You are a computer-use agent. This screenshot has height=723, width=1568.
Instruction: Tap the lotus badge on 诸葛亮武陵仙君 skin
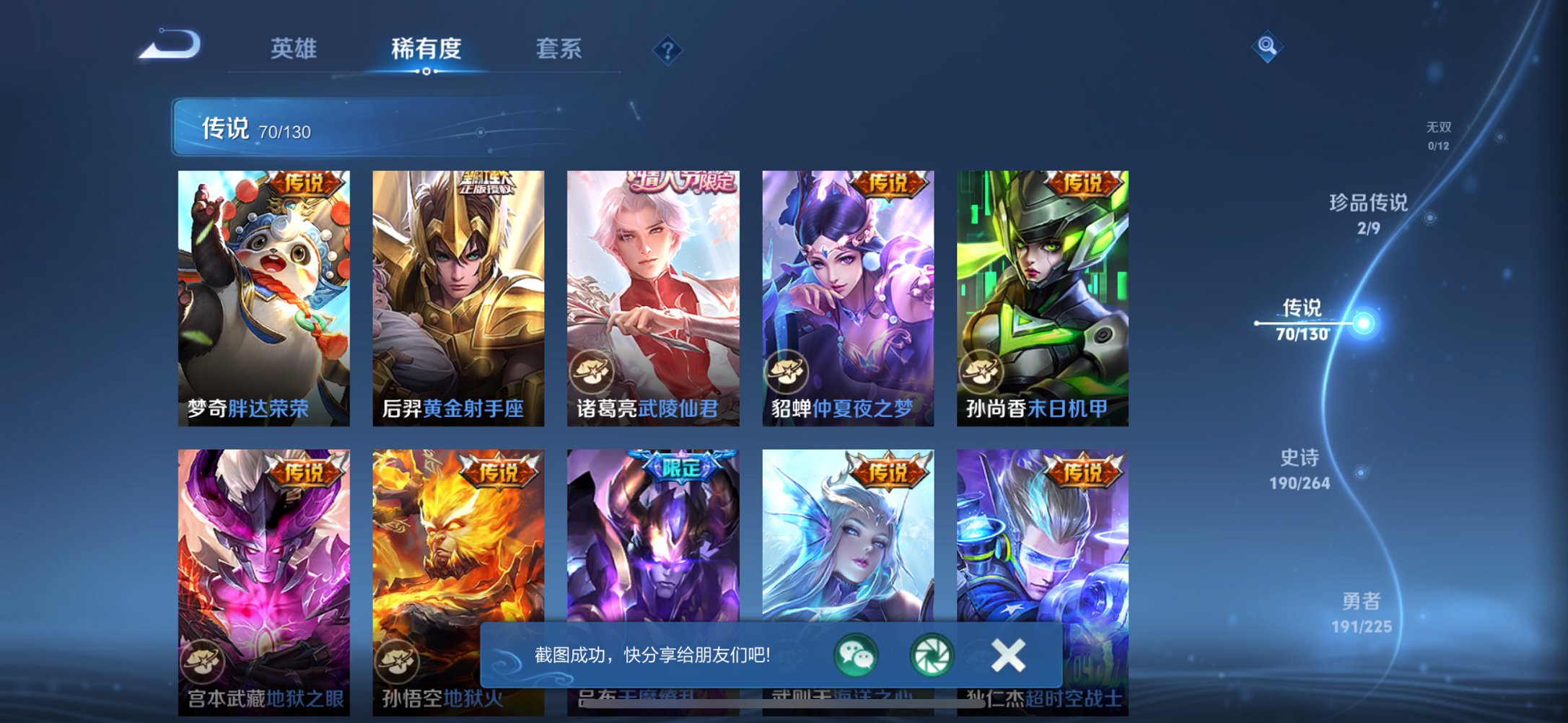tap(594, 370)
